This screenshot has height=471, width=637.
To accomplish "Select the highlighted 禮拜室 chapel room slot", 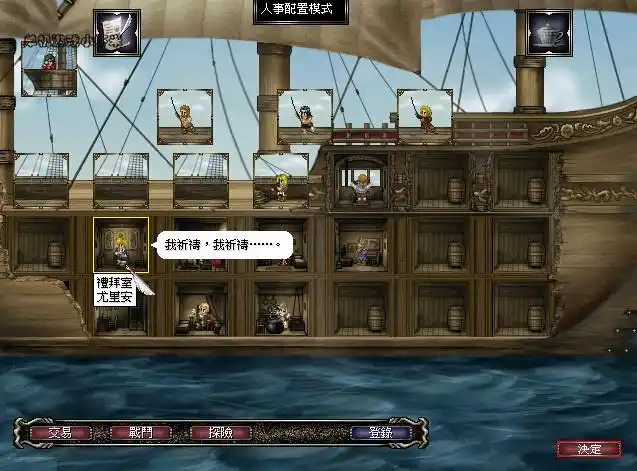I will (121, 245).
